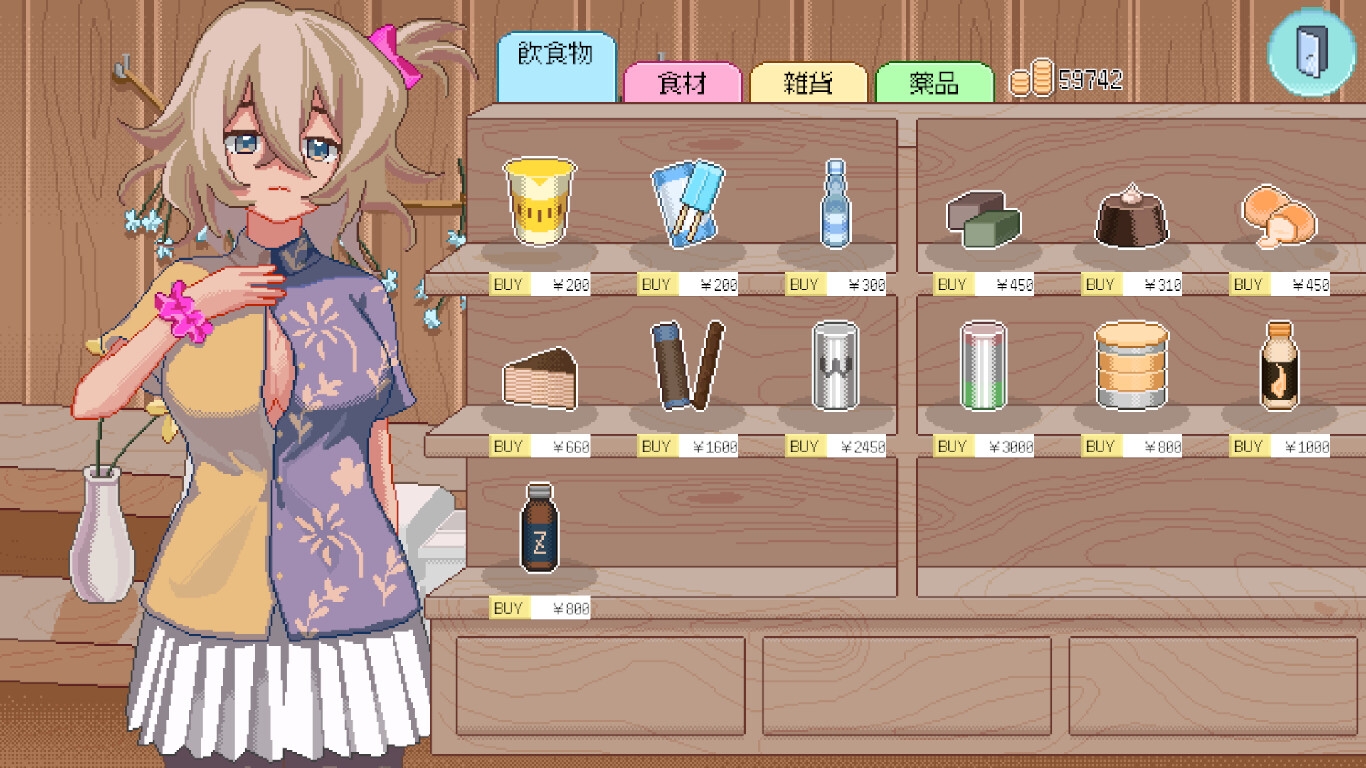The width and height of the screenshot is (1366, 768).
Task: Buy the pudding cup for ¥200
Action: pos(508,285)
